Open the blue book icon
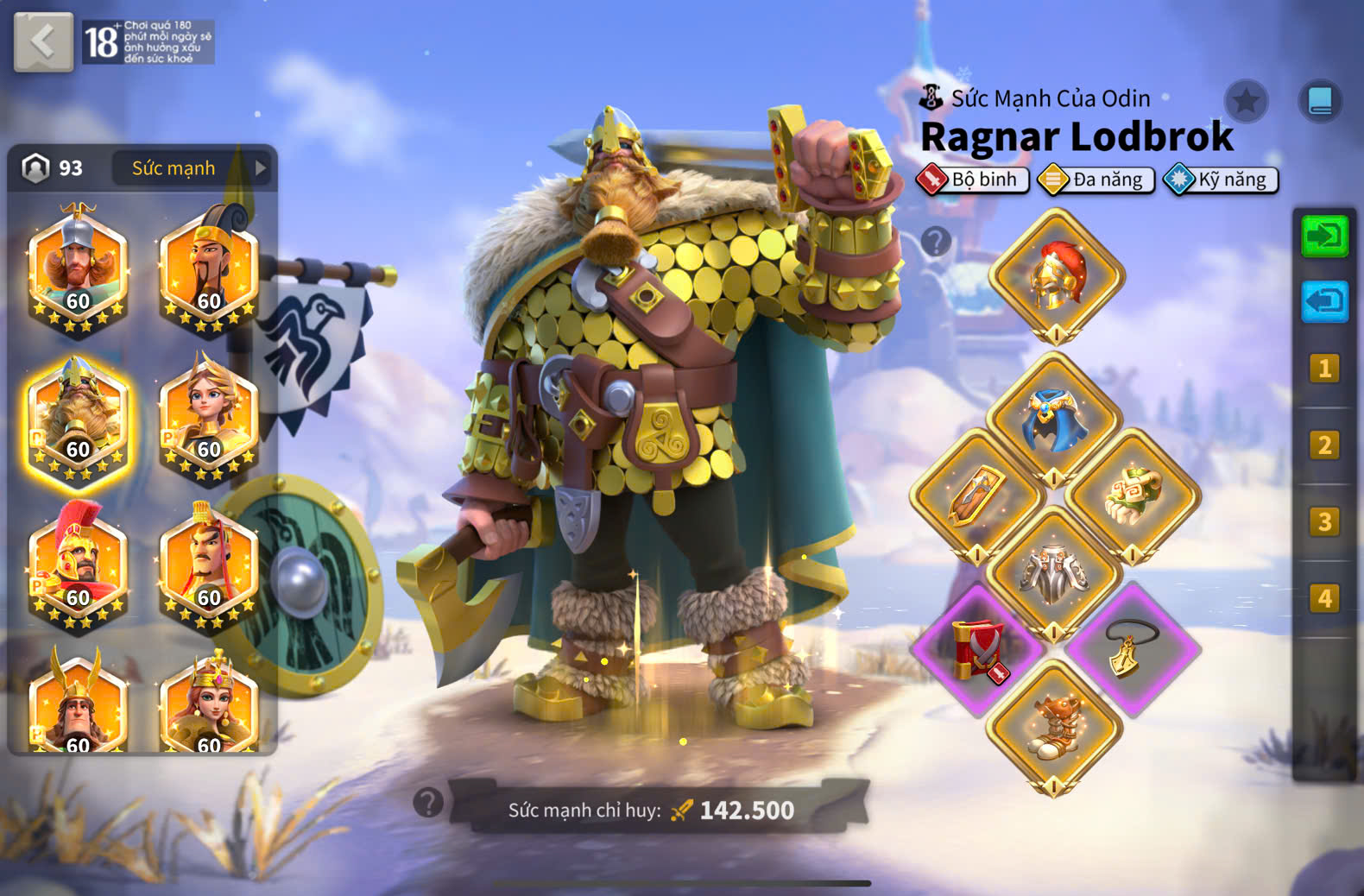Screen dimensions: 1364x896 pyautogui.click(x=1320, y=102)
